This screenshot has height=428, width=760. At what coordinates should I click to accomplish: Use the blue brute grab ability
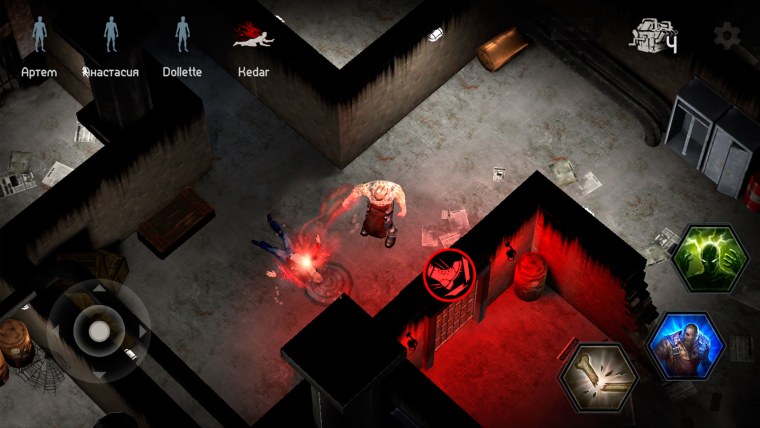point(686,347)
